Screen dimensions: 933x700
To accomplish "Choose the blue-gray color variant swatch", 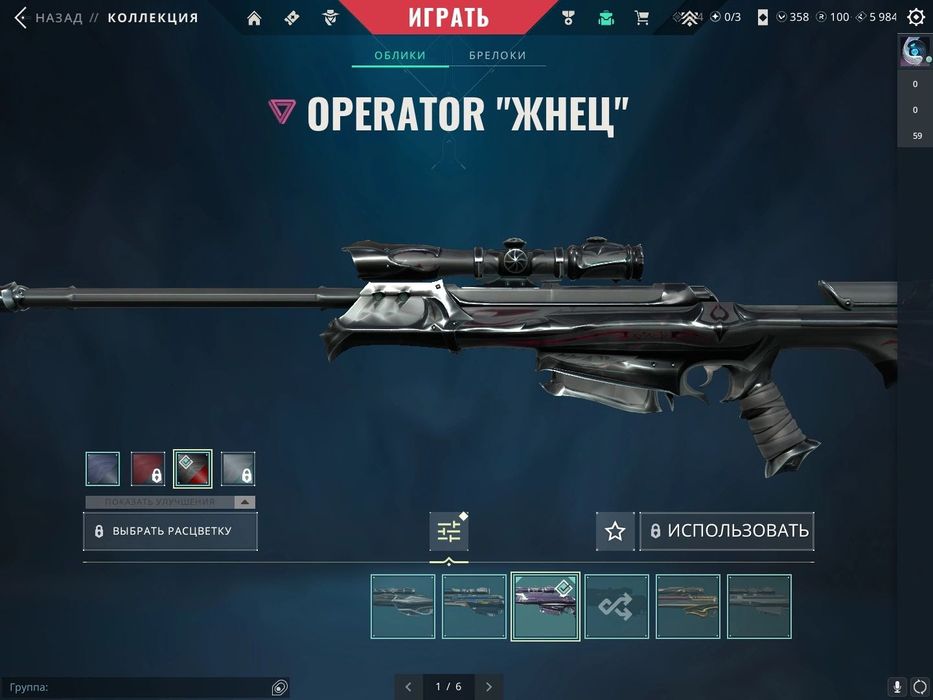I will click(x=102, y=469).
